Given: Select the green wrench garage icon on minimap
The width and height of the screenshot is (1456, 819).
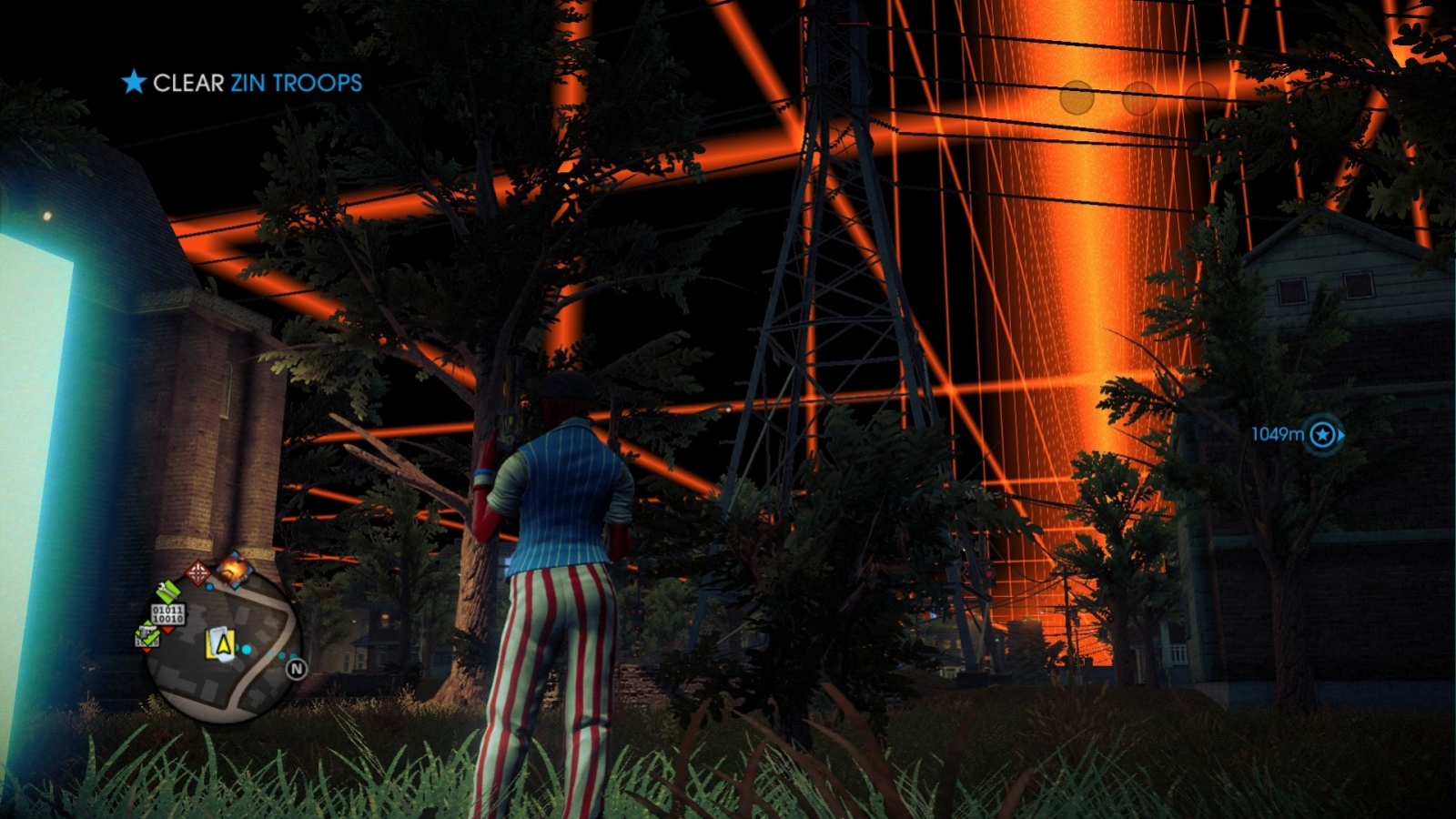Looking at the screenshot, I should [167, 591].
